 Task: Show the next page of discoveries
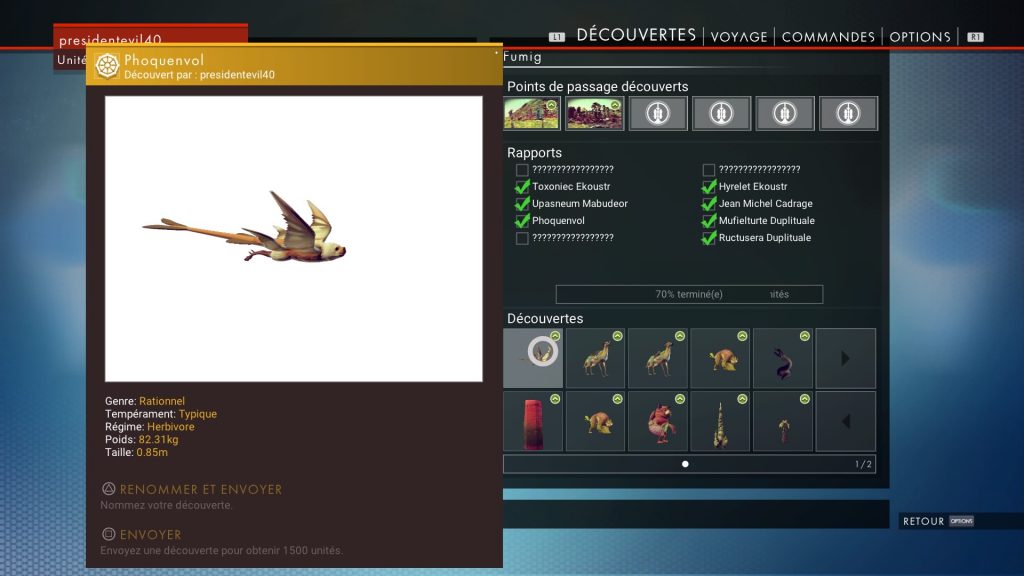[845, 358]
